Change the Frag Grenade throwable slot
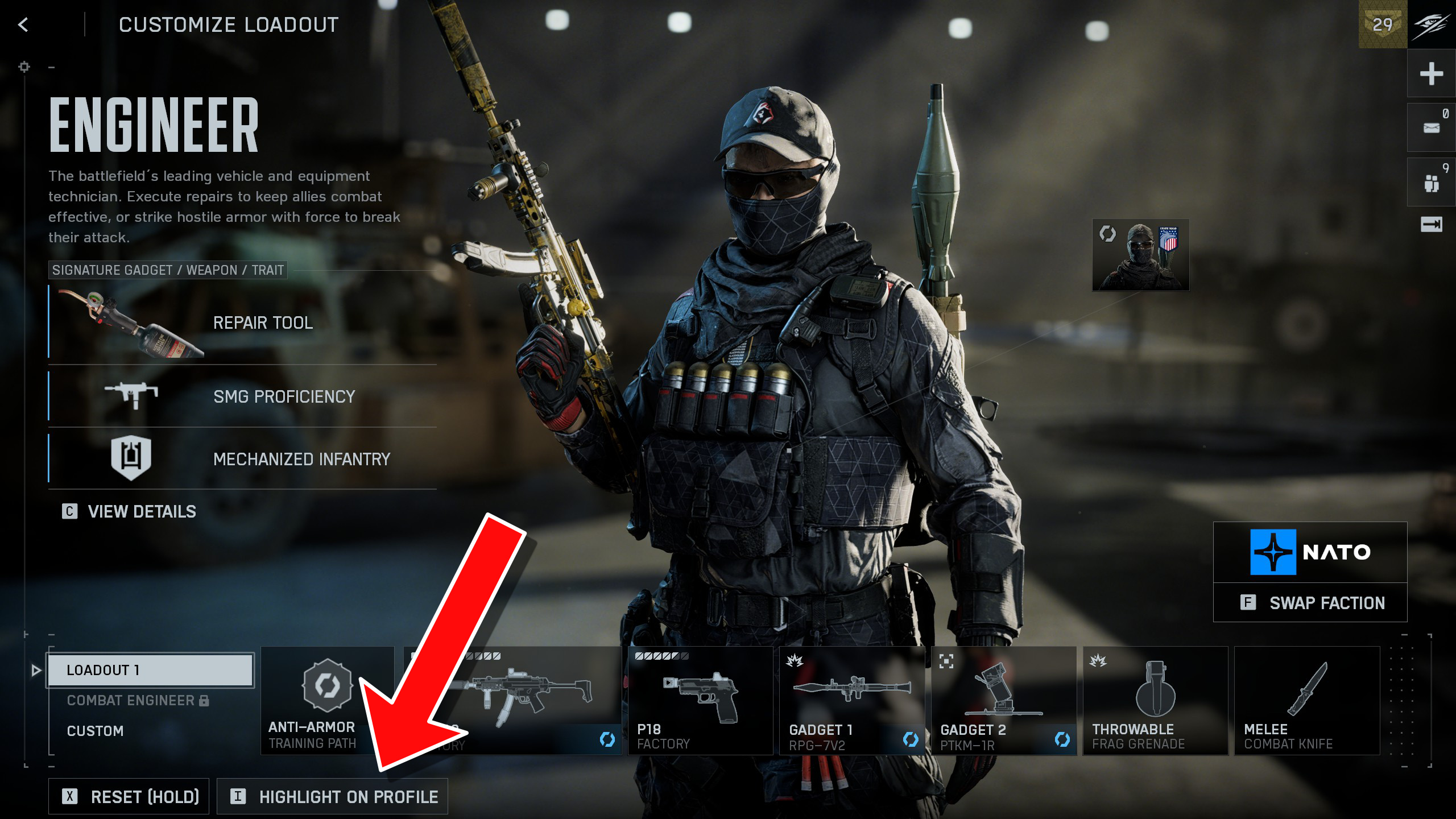This screenshot has height=819, width=1456. click(1155, 700)
